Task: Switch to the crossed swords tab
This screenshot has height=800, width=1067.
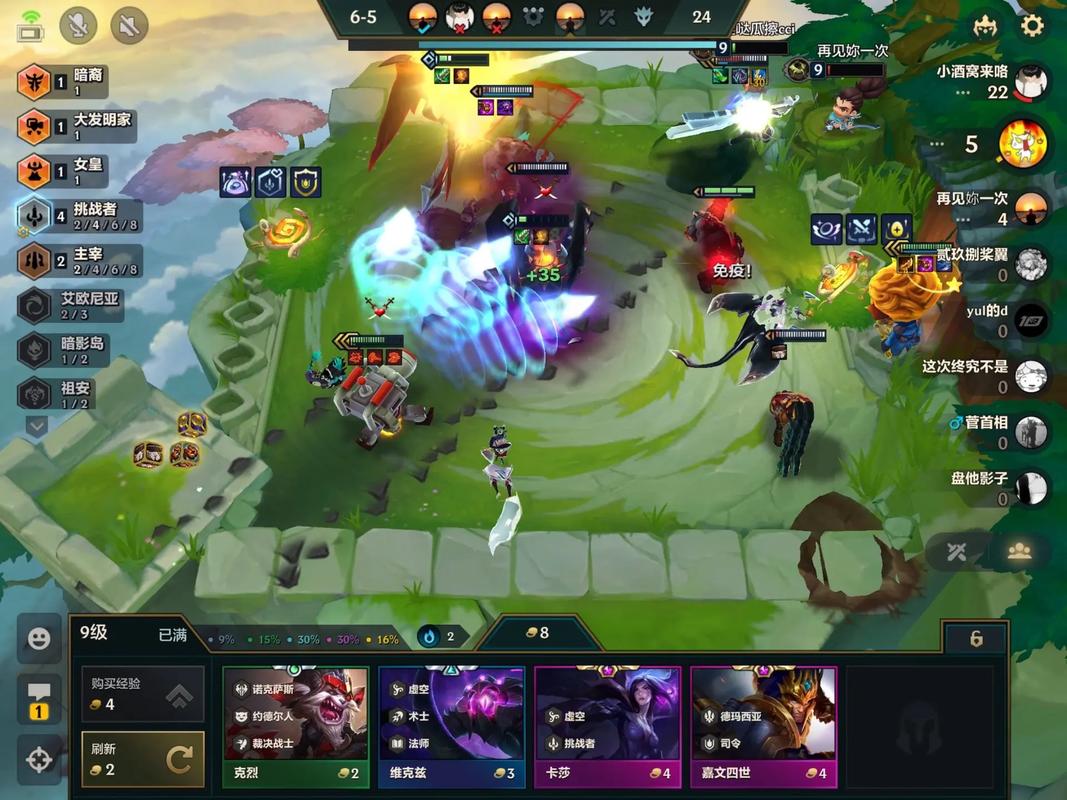Action: [957, 552]
